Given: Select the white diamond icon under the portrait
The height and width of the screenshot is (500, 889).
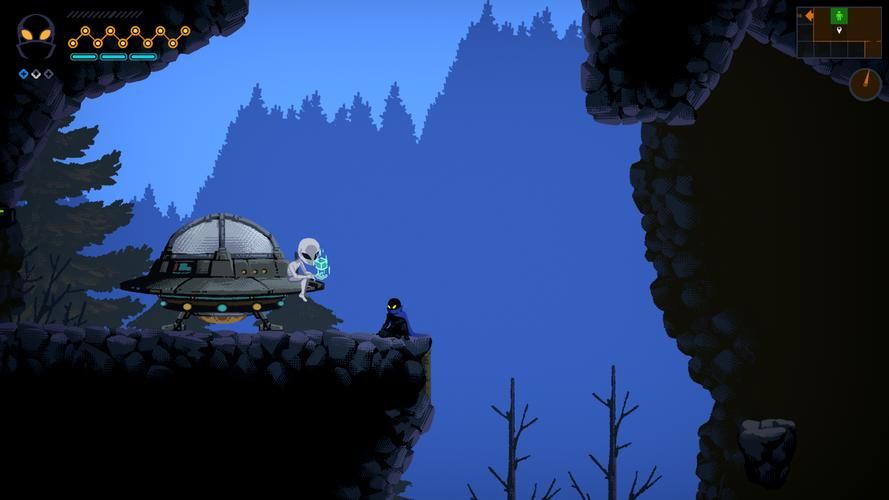Looking at the screenshot, I should [36, 74].
